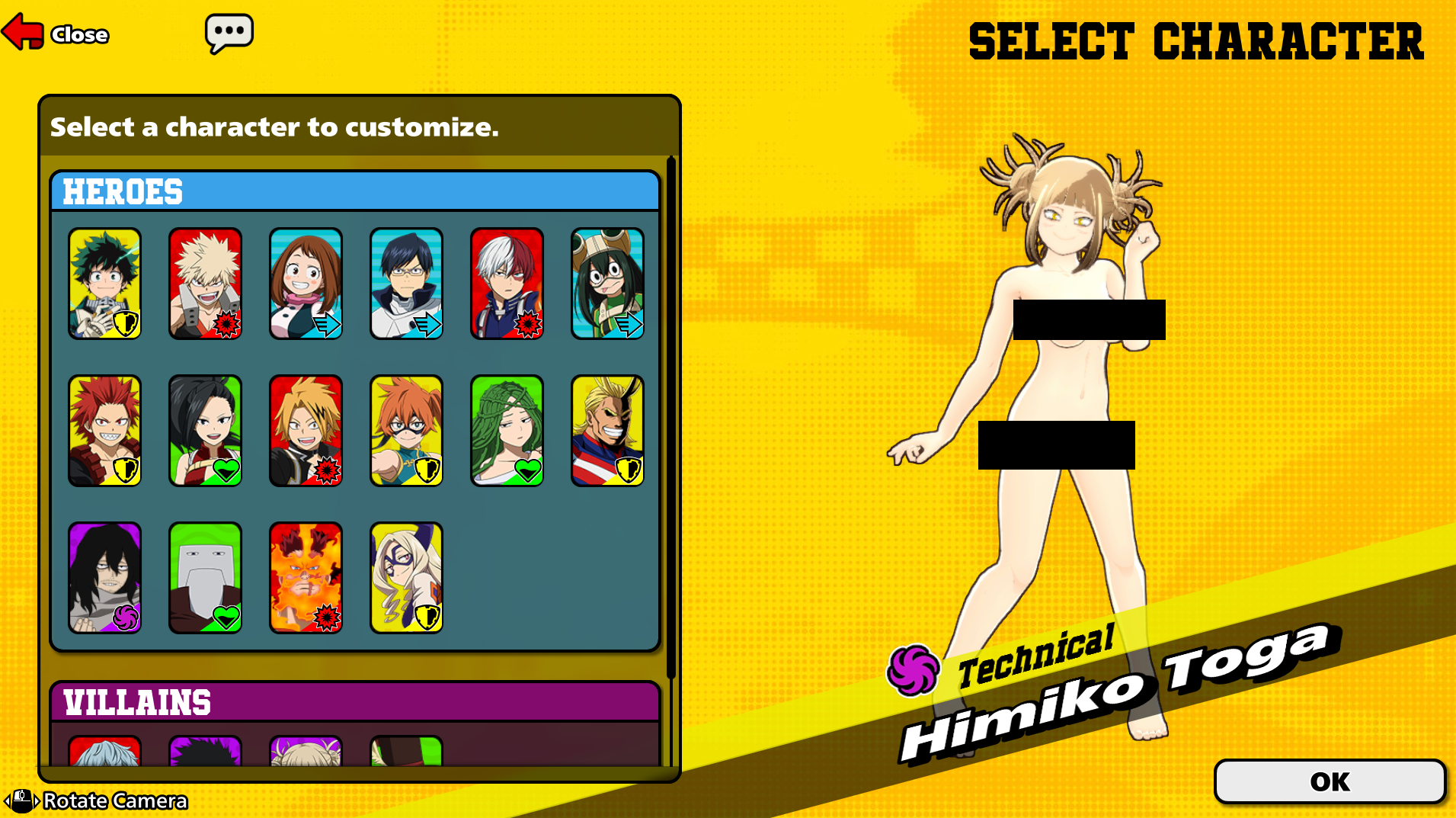This screenshot has width=1456, height=818.
Task: Open the chat speech bubble
Action: click(229, 33)
